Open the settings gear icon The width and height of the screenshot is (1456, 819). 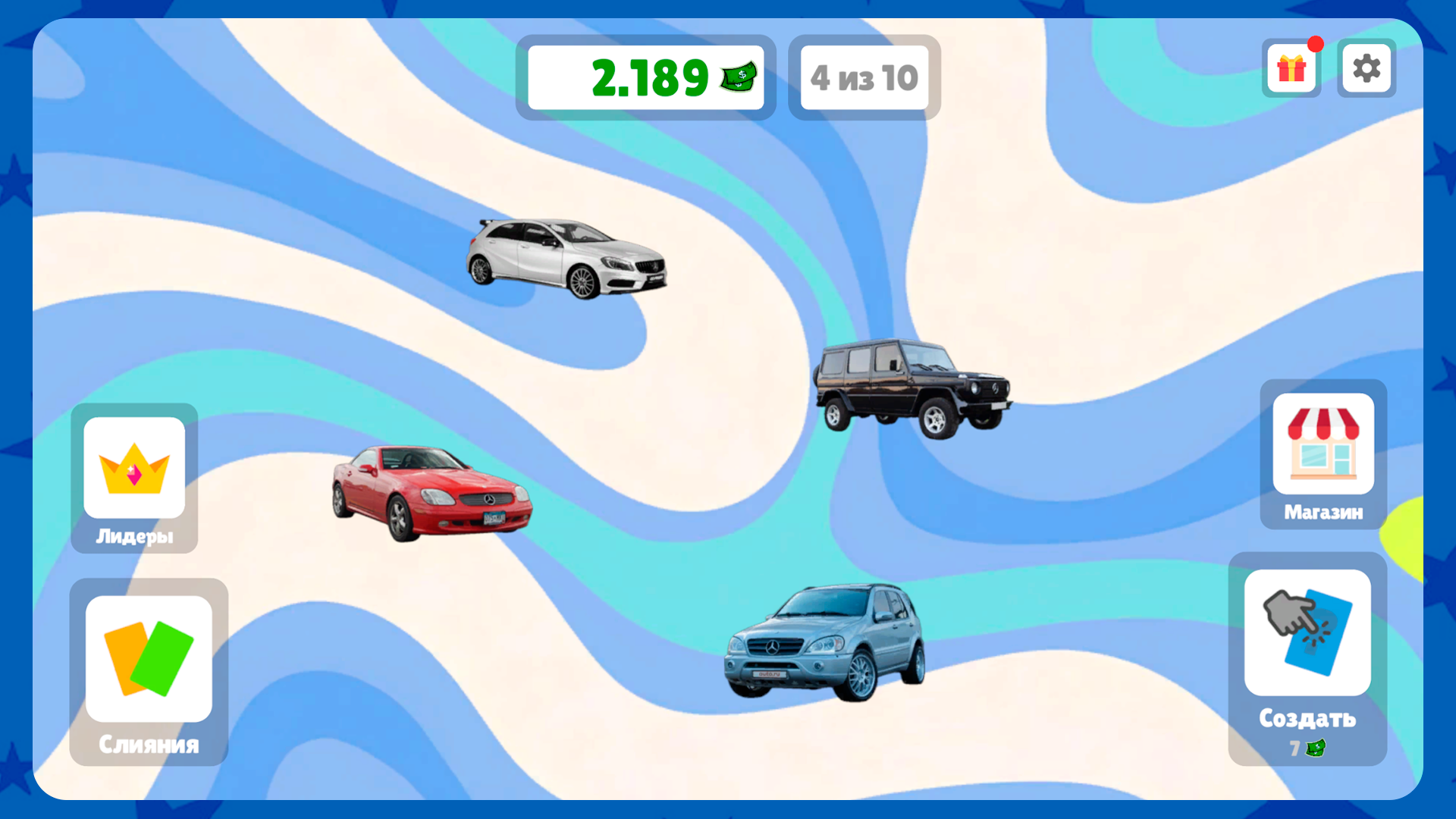1367,68
